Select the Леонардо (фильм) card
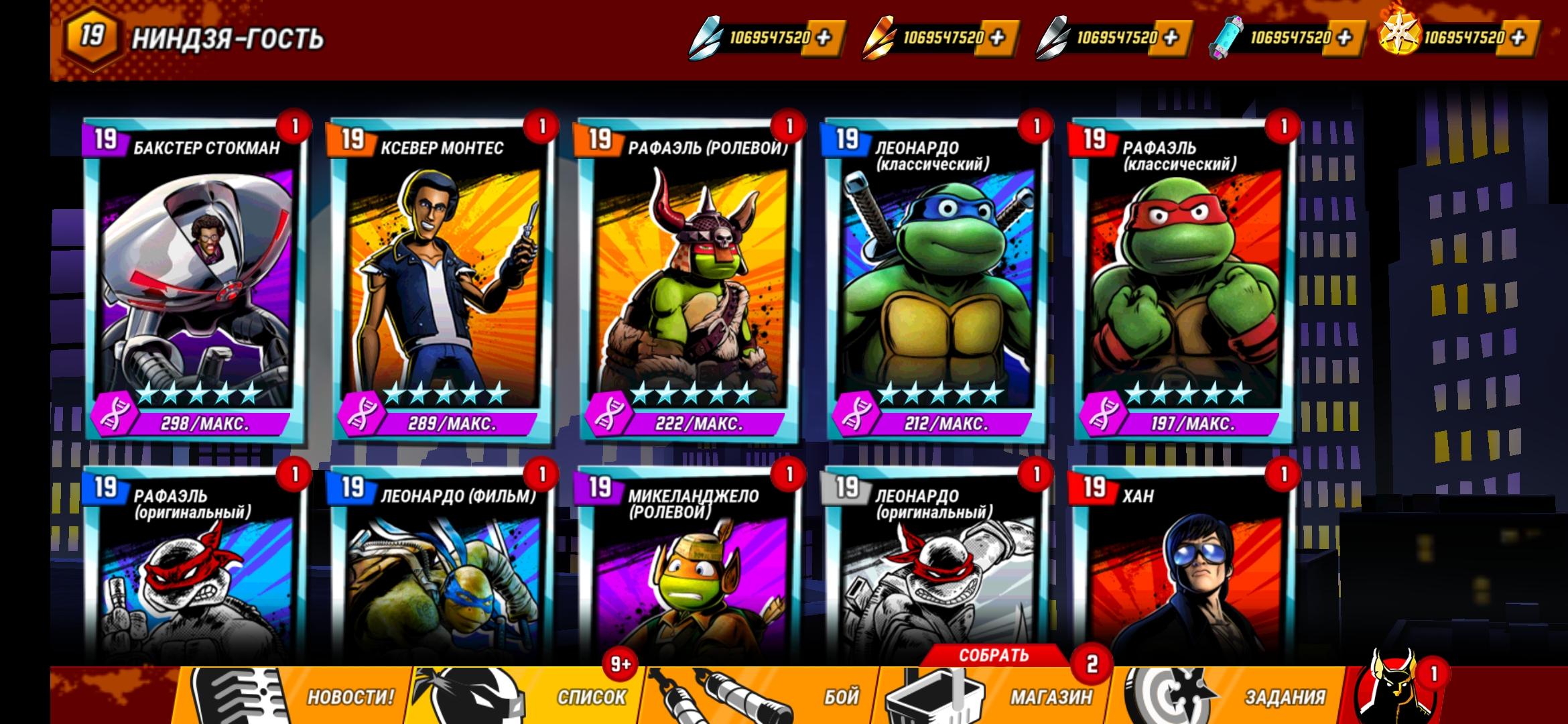1568x724 pixels. click(441, 577)
